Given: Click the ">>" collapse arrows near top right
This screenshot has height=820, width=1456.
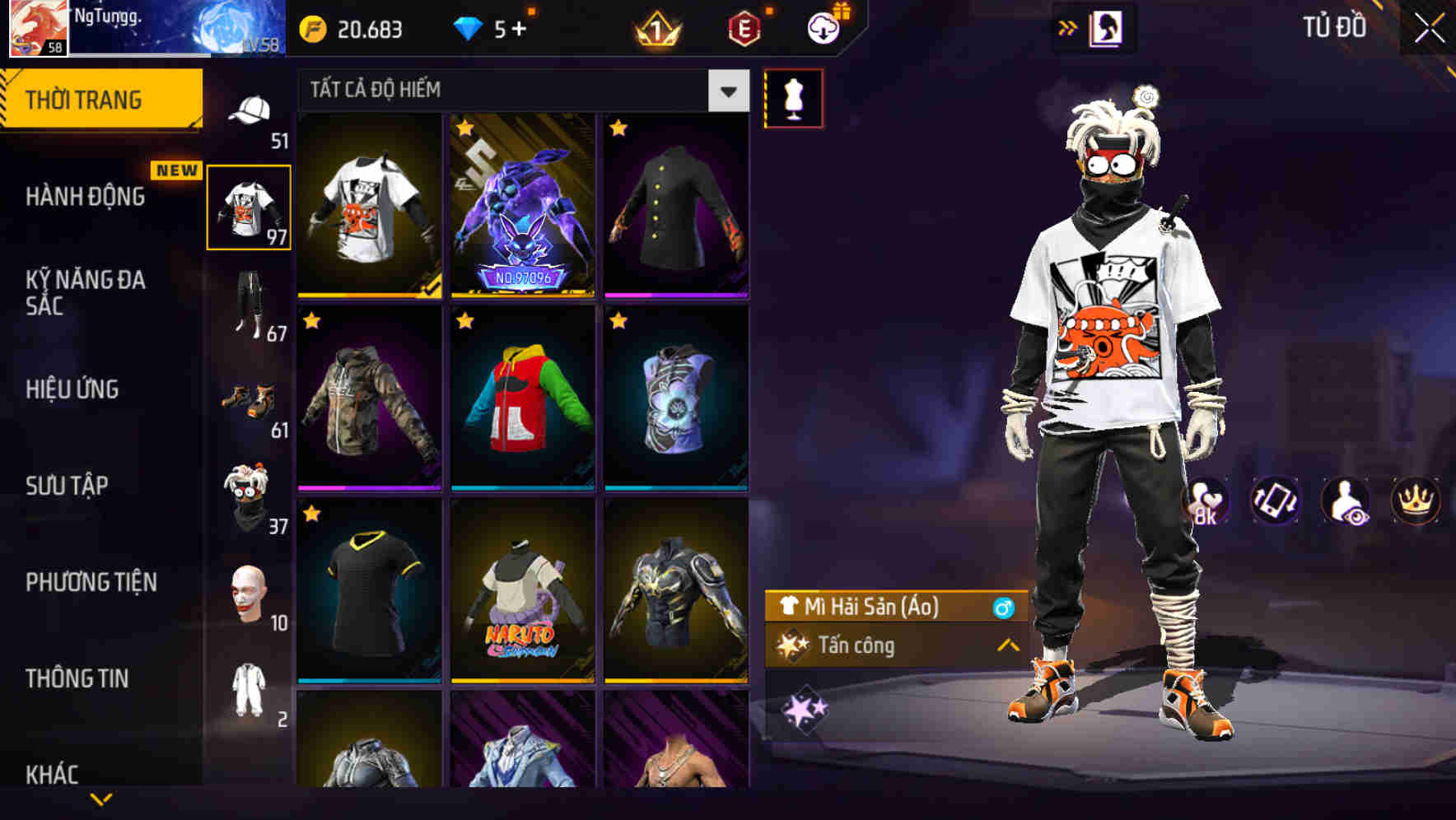Looking at the screenshot, I should 1068,26.
